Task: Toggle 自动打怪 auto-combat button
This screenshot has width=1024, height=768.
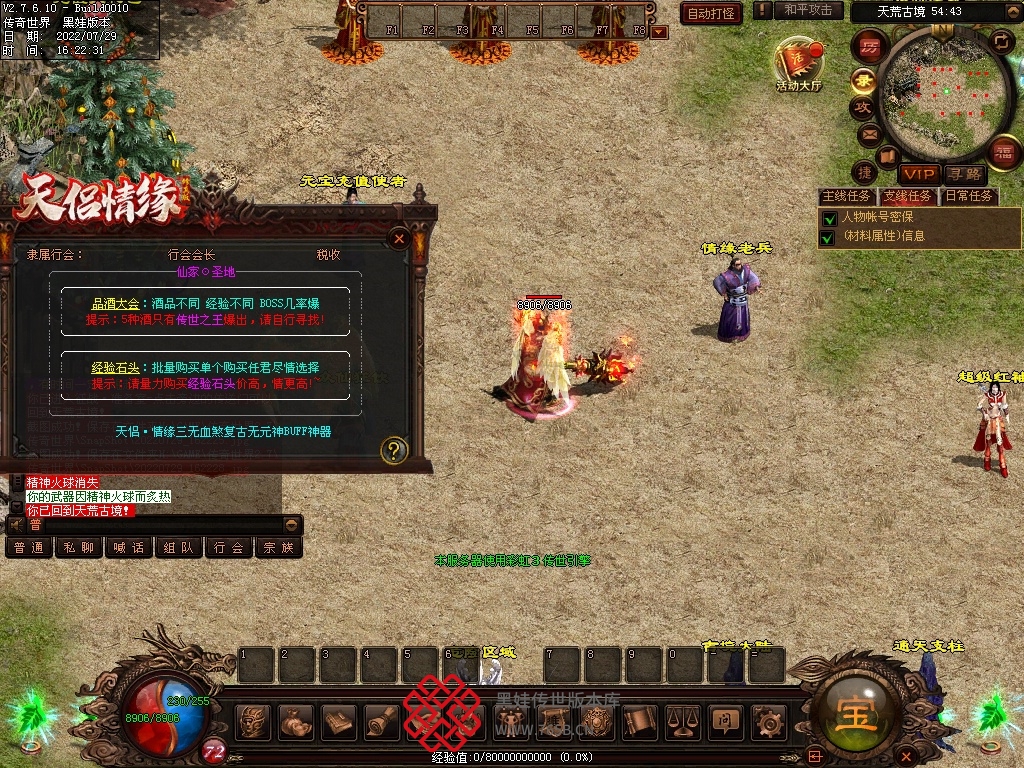Action: 711,13
